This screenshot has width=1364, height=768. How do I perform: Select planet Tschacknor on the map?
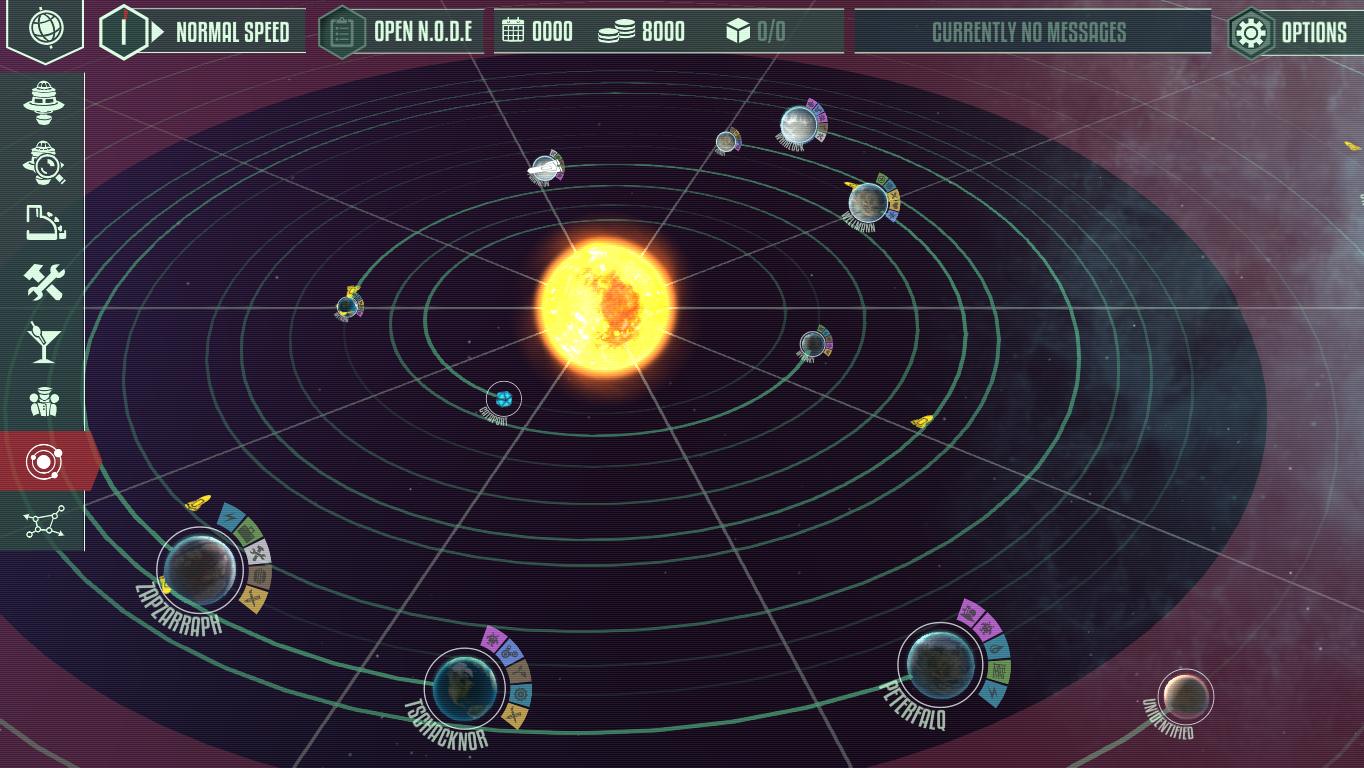click(x=464, y=687)
